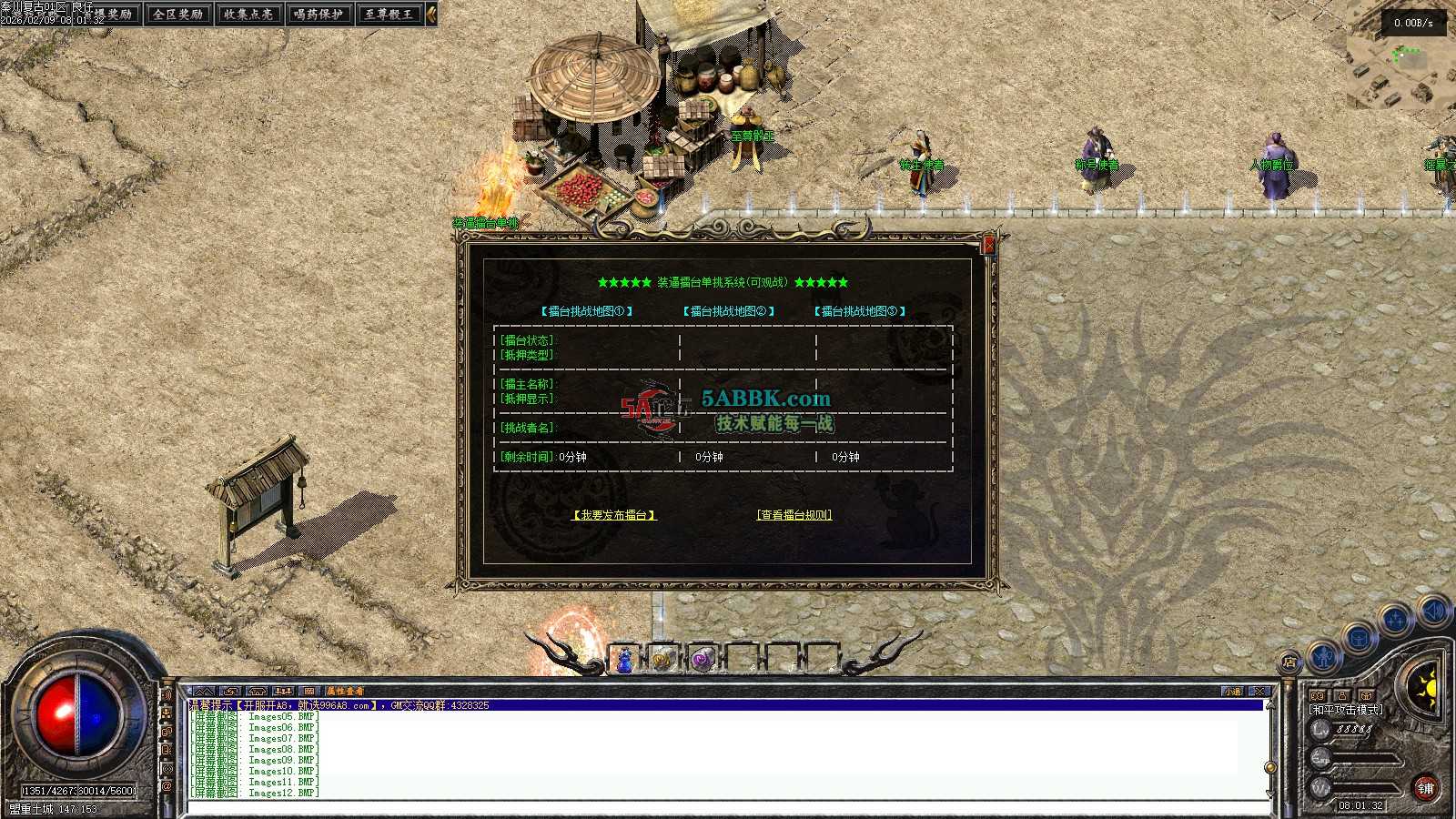Close the arena duel dialog
1456x819 pixels.
click(x=989, y=245)
